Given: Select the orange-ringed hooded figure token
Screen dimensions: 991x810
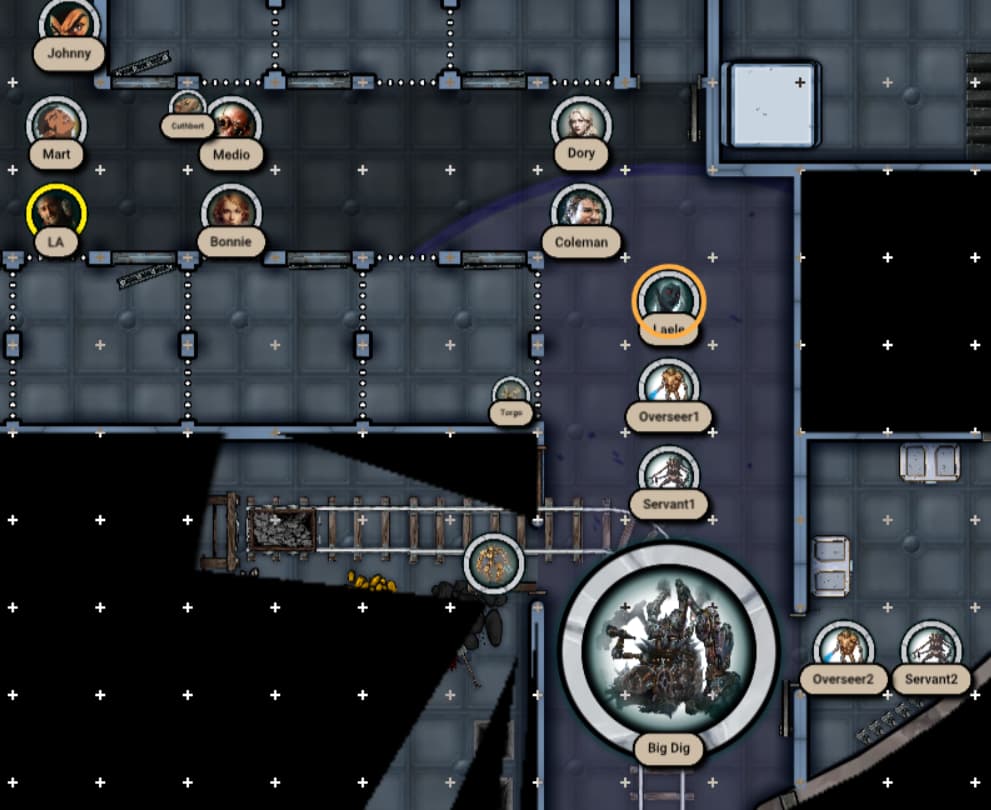Looking at the screenshot, I should tap(669, 299).
